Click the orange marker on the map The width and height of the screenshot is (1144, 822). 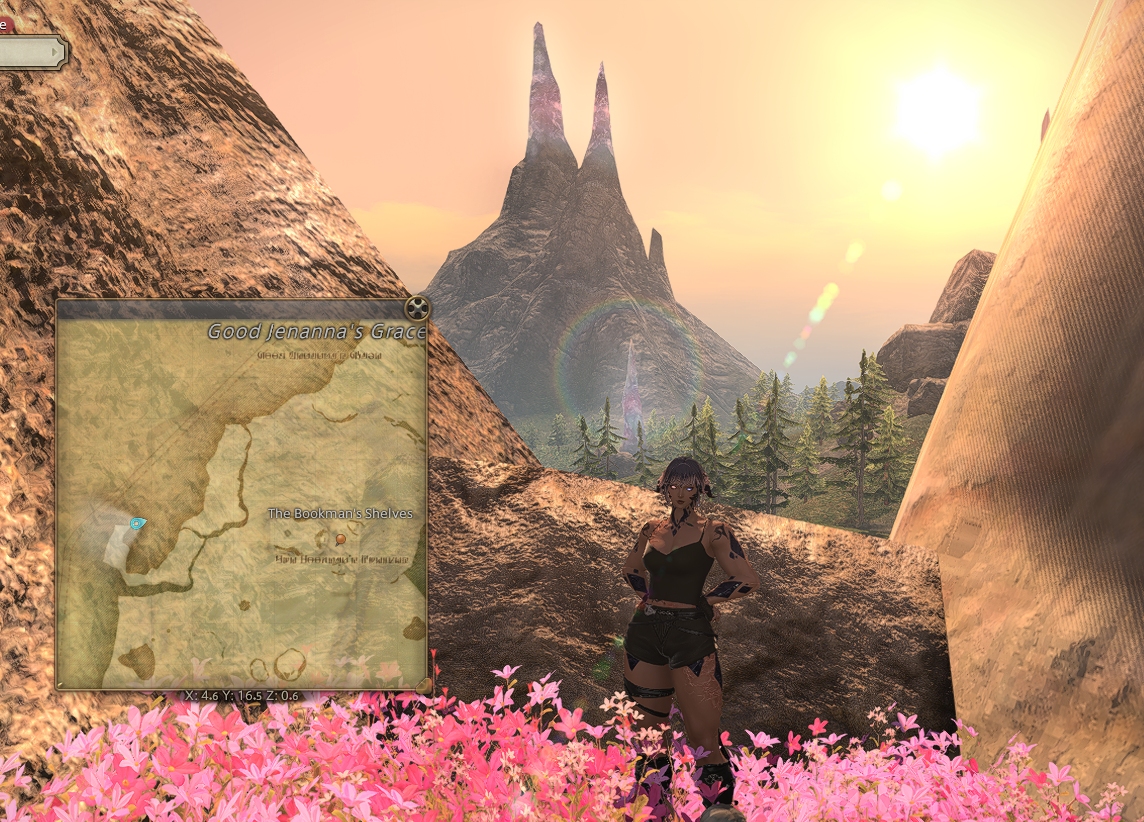tap(341, 539)
